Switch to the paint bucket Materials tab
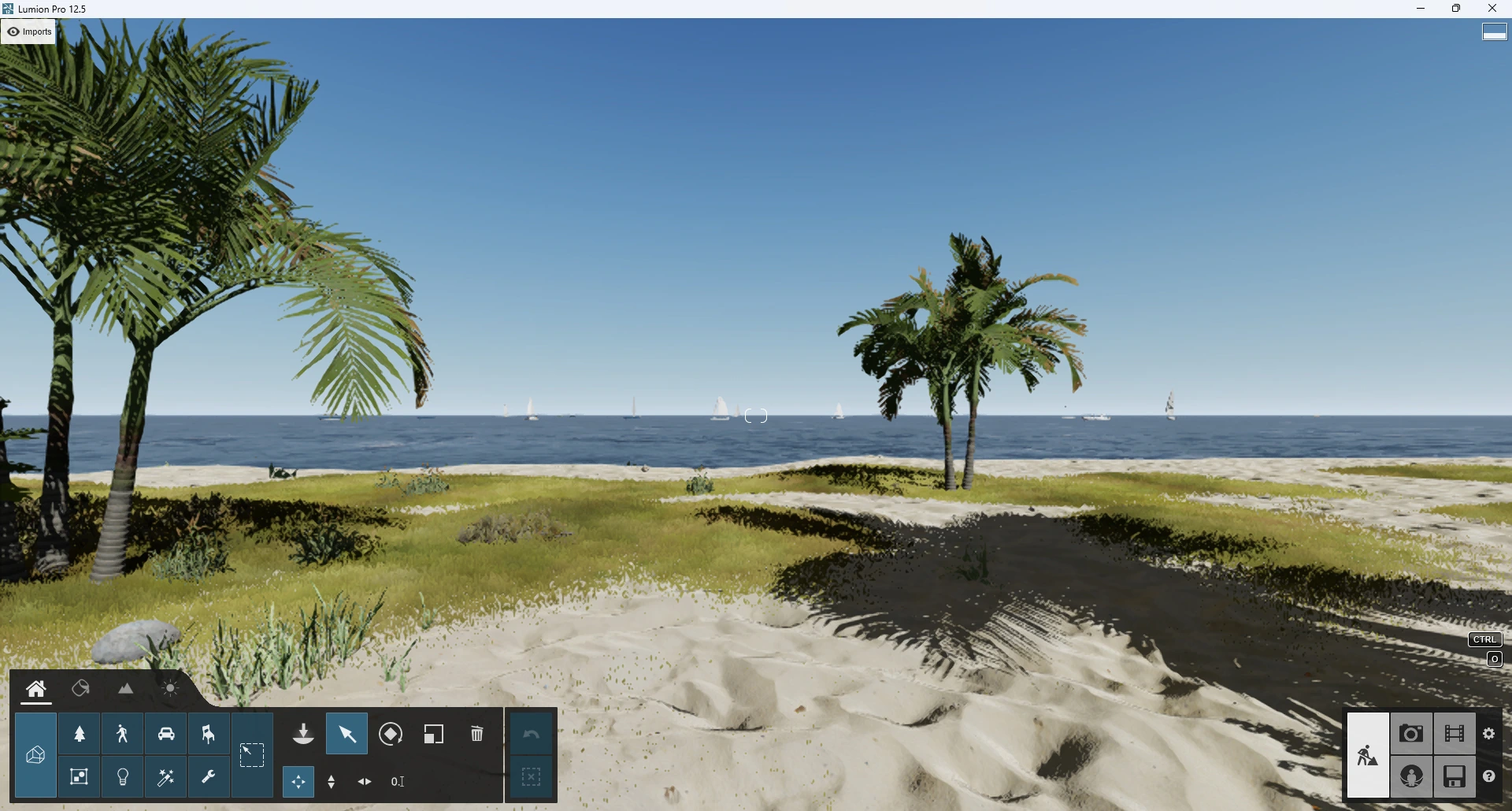Image resolution: width=1512 pixels, height=811 pixels. point(80,689)
